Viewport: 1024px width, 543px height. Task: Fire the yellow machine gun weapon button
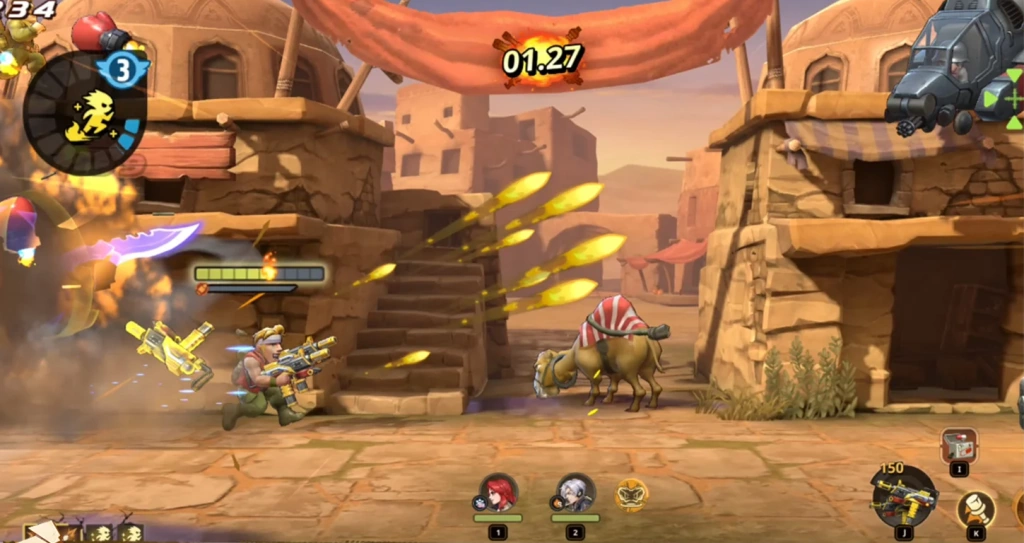[903, 495]
